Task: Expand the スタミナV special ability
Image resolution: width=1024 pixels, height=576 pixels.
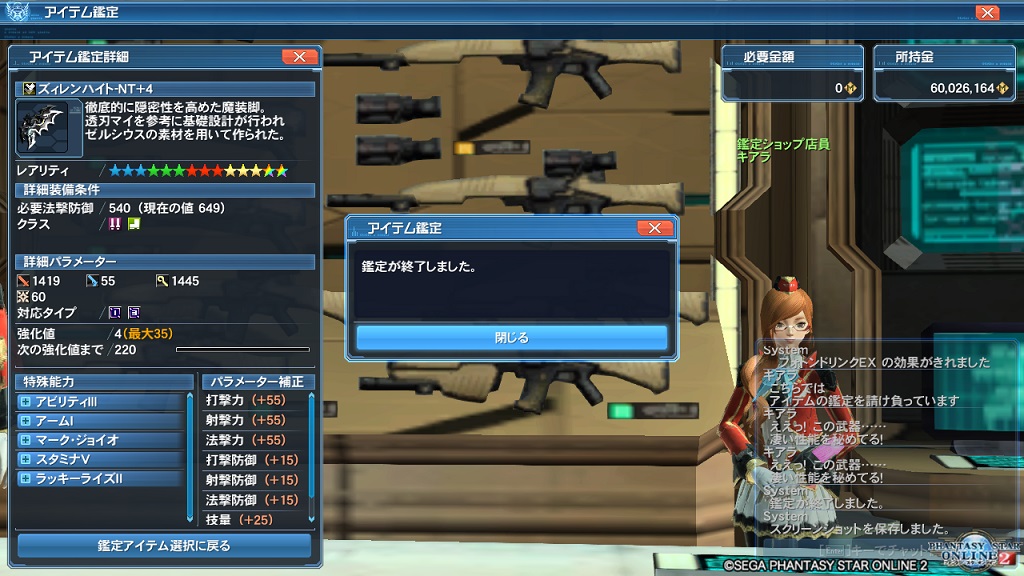Action: [25, 459]
